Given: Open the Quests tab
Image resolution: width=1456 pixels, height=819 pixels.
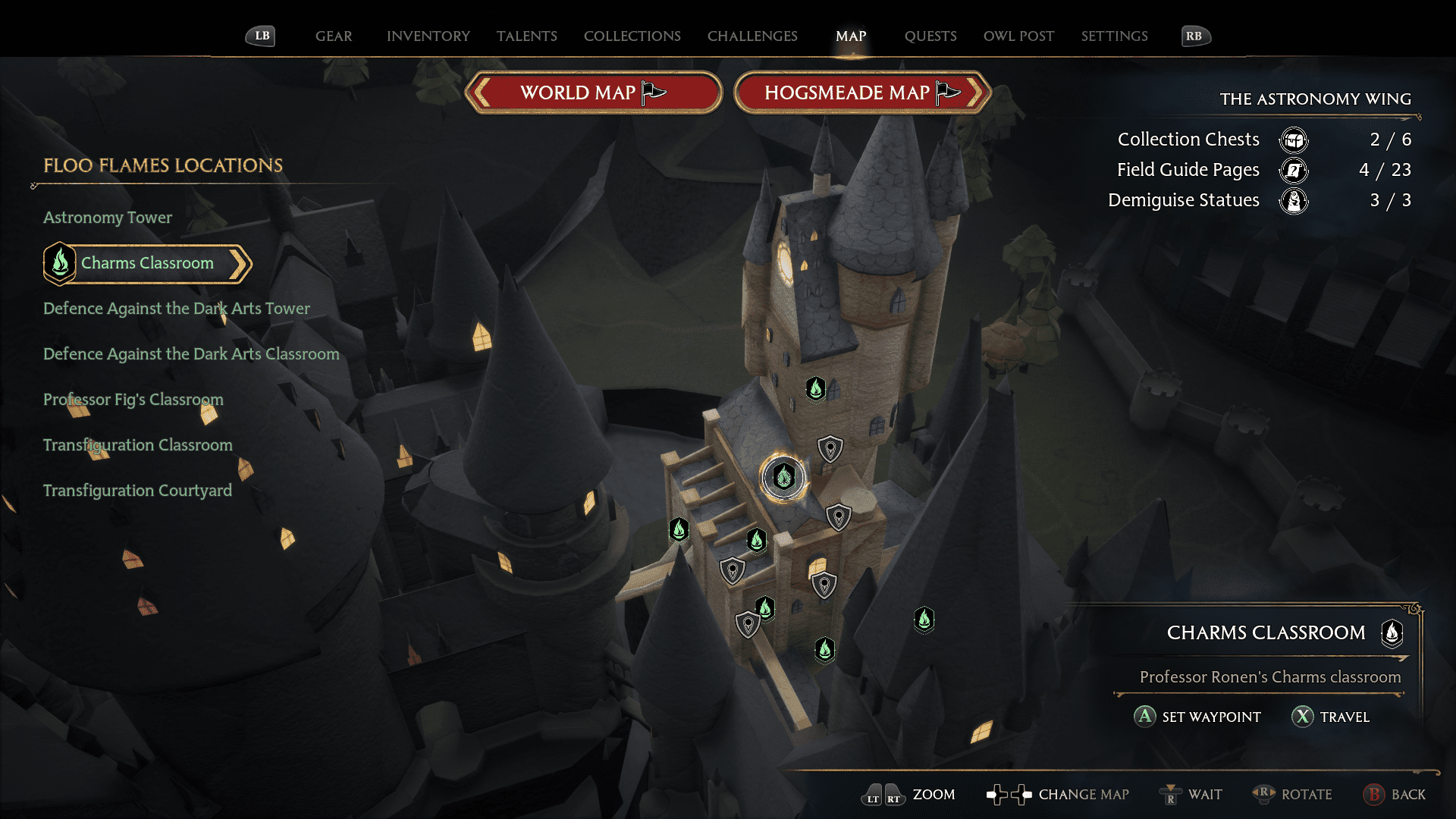Looking at the screenshot, I should click(930, 36).
